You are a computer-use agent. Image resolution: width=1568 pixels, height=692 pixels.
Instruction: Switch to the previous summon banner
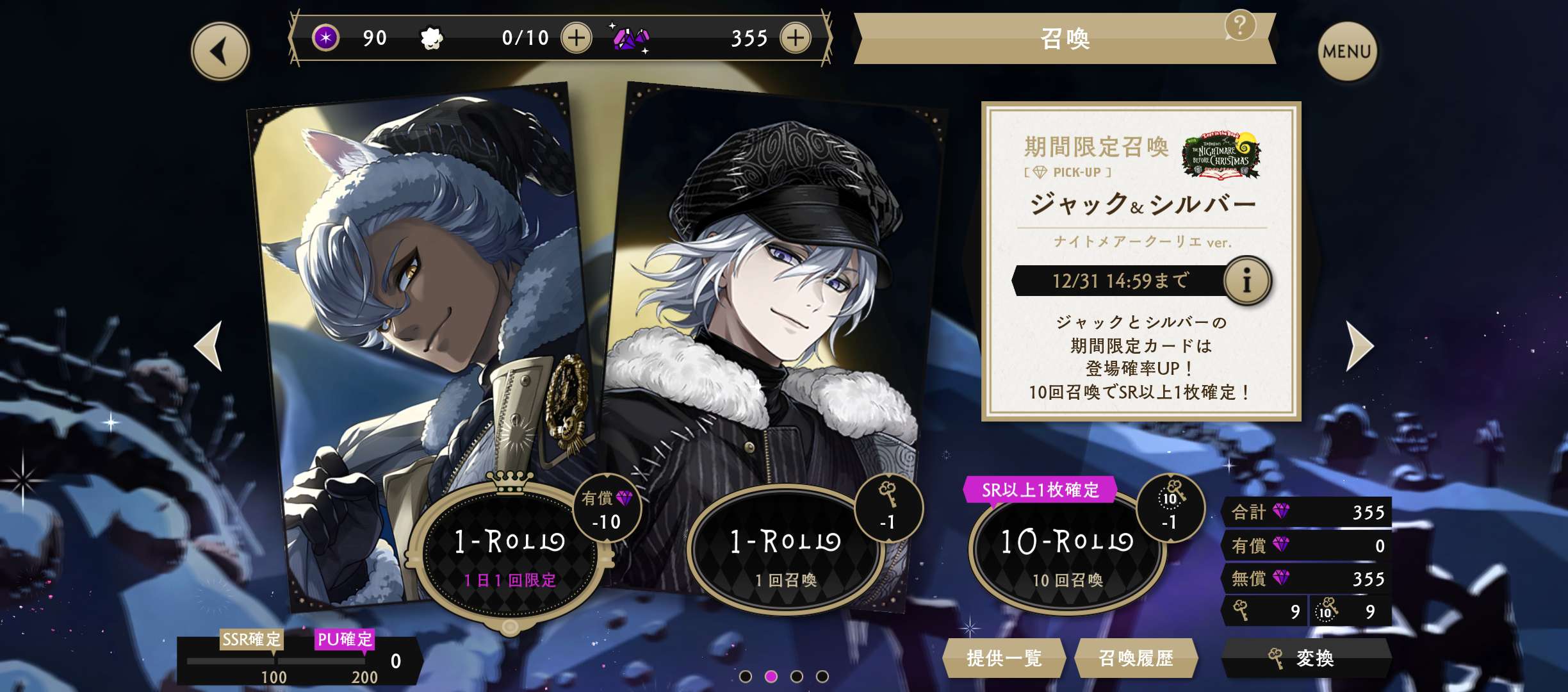click(x=209, y=346)
